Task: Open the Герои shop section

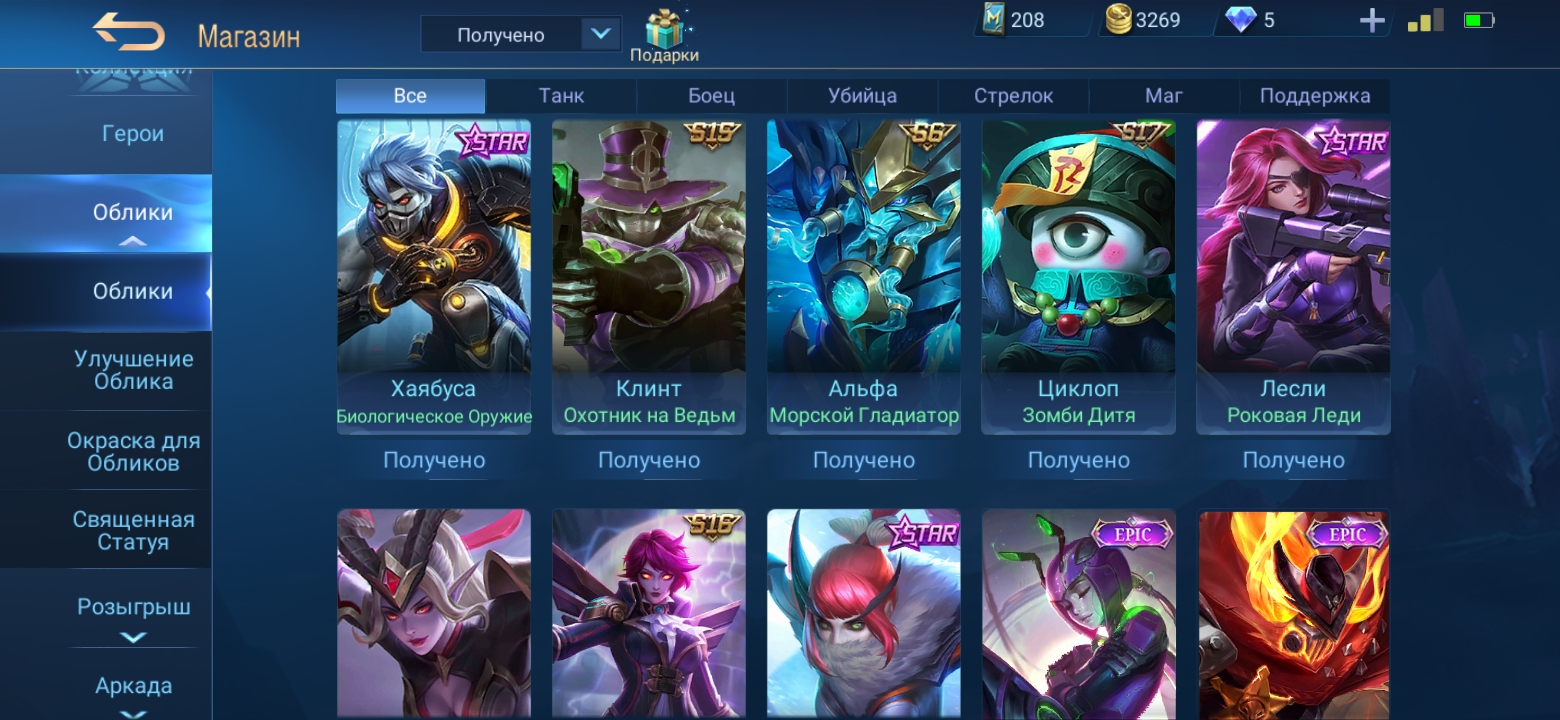Action: pyautogui.click(x=133, y=134)
